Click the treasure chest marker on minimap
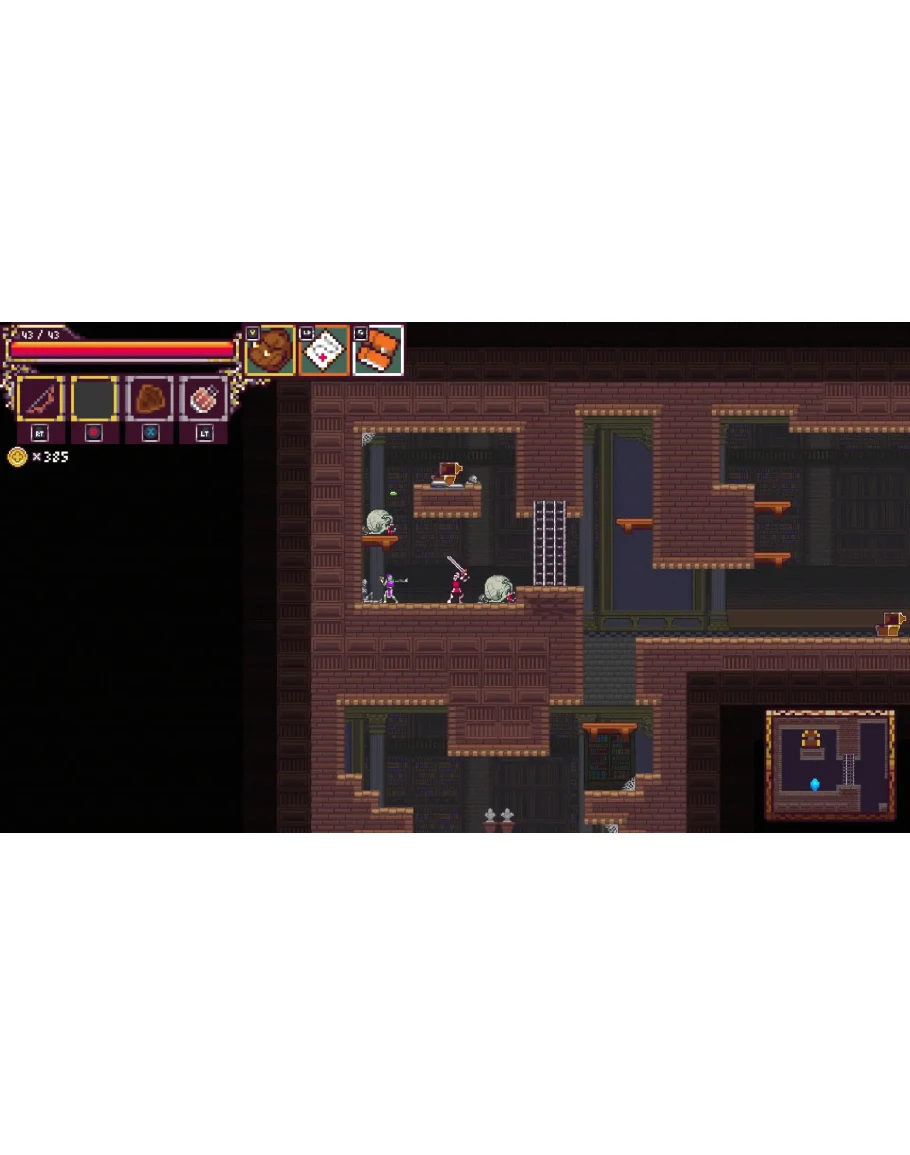Screen dimensions: 910x1155 pyautogui.click(x=811, y=740)
